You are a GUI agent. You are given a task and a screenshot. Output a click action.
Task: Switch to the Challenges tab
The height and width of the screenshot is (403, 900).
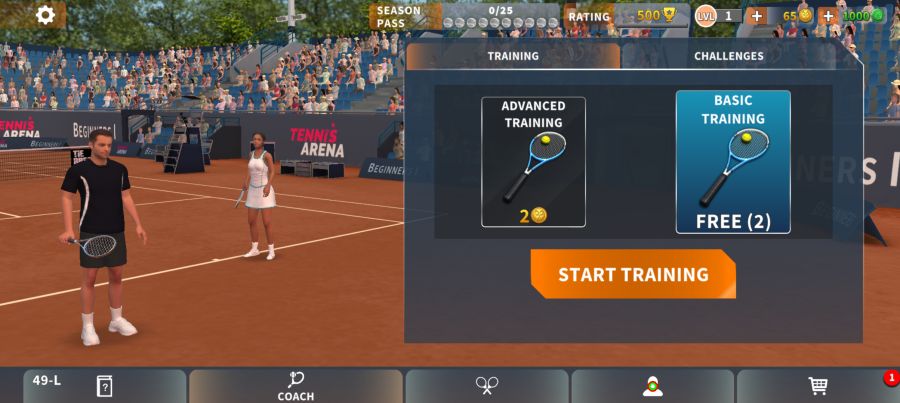click(x=728, y=56)
